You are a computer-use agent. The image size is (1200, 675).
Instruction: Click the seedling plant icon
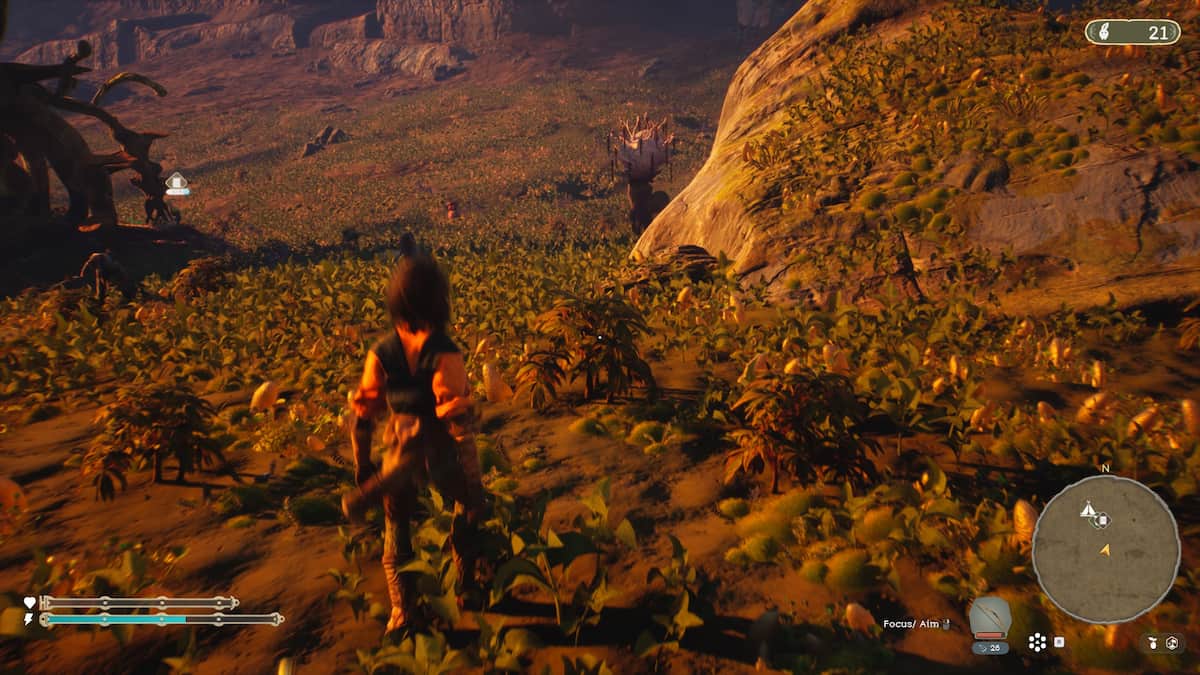pyautogui.click(x=1152, y=642)
